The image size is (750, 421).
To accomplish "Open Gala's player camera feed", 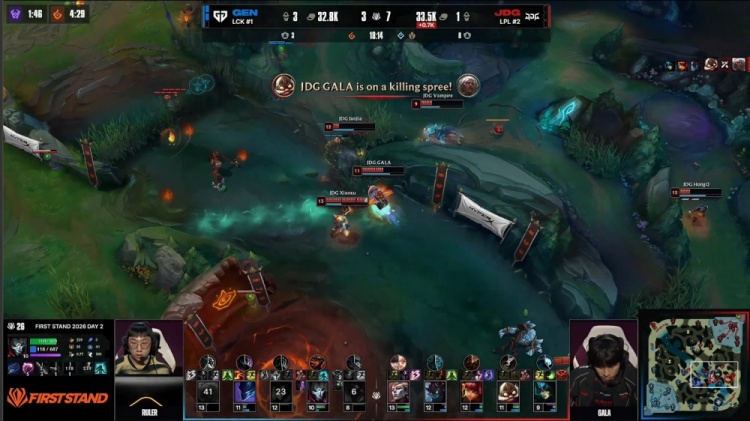I will point(603,362).
